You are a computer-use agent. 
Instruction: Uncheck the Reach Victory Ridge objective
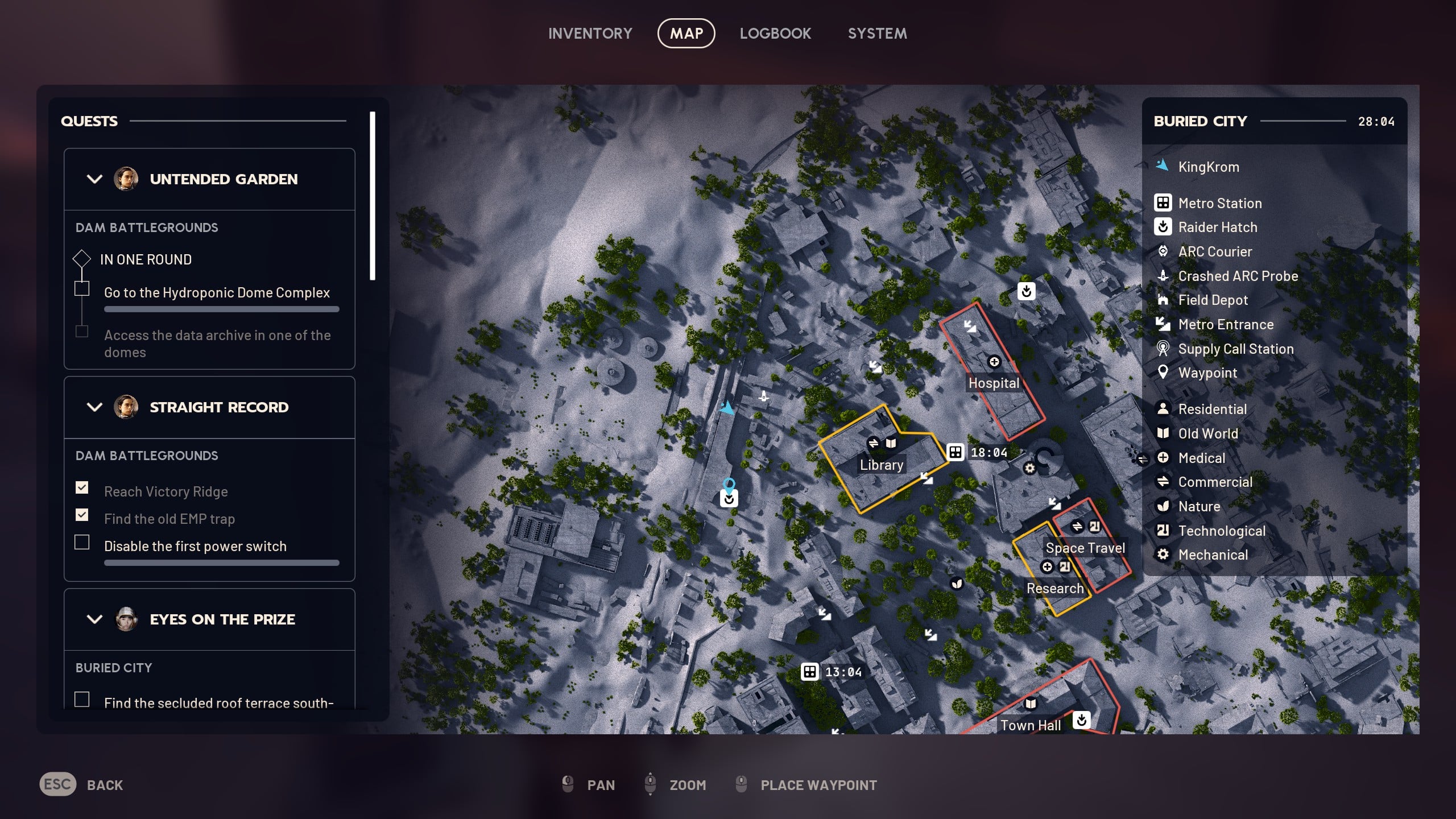83,488
